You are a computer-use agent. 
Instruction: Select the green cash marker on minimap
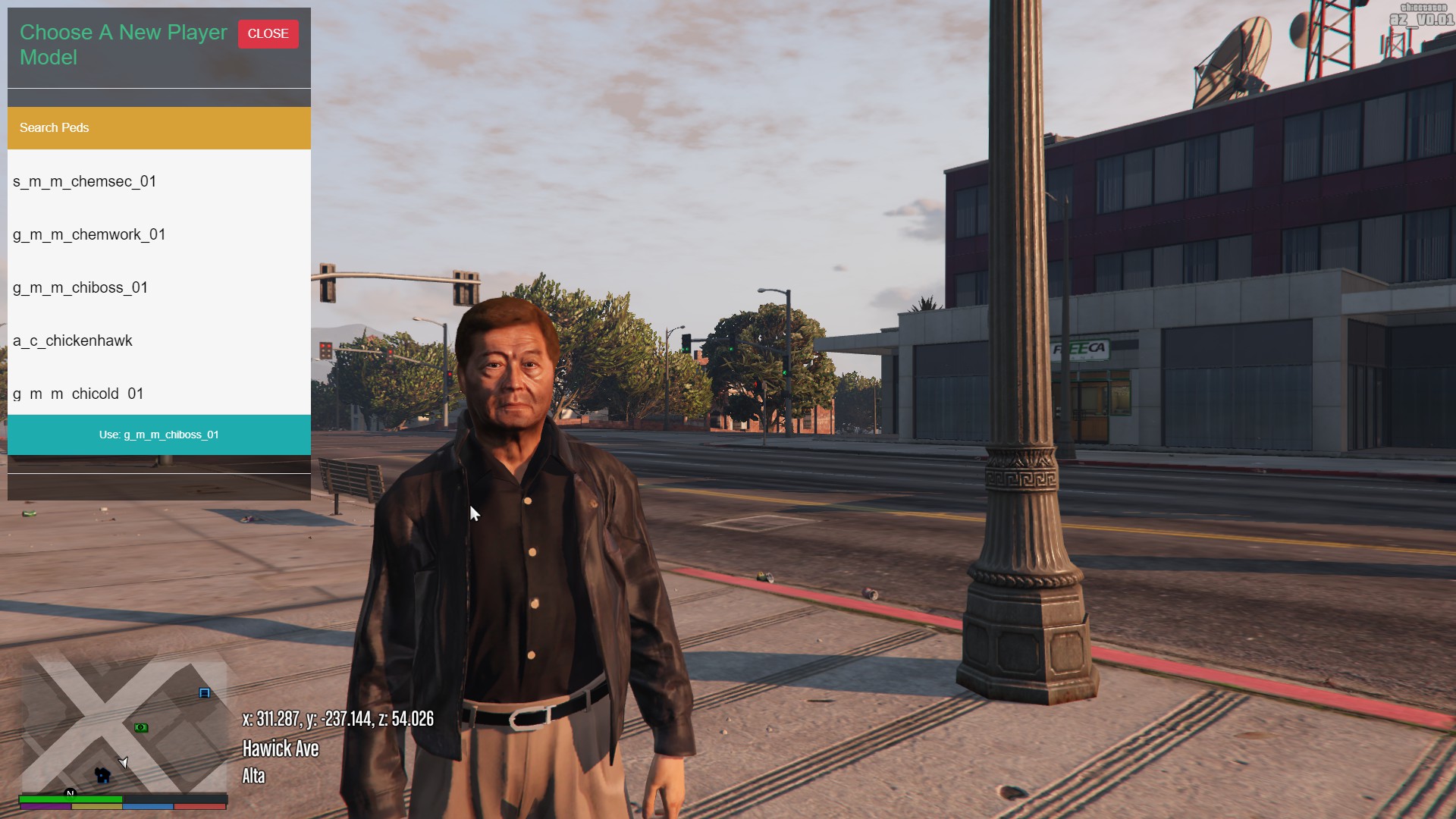[141, 728]
